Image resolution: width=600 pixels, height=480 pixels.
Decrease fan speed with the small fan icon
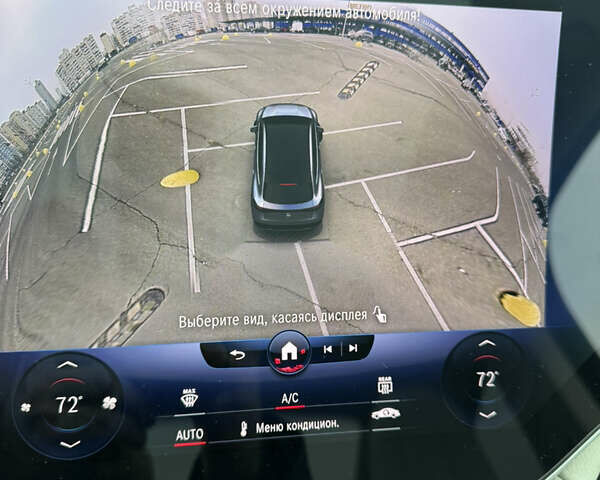coord(27,406)
